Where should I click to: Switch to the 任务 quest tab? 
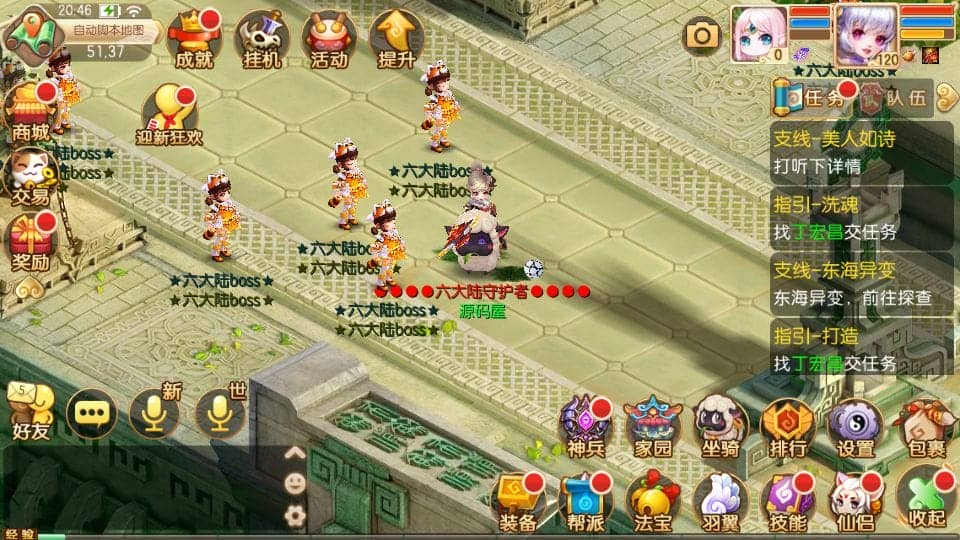pos(812,98)
